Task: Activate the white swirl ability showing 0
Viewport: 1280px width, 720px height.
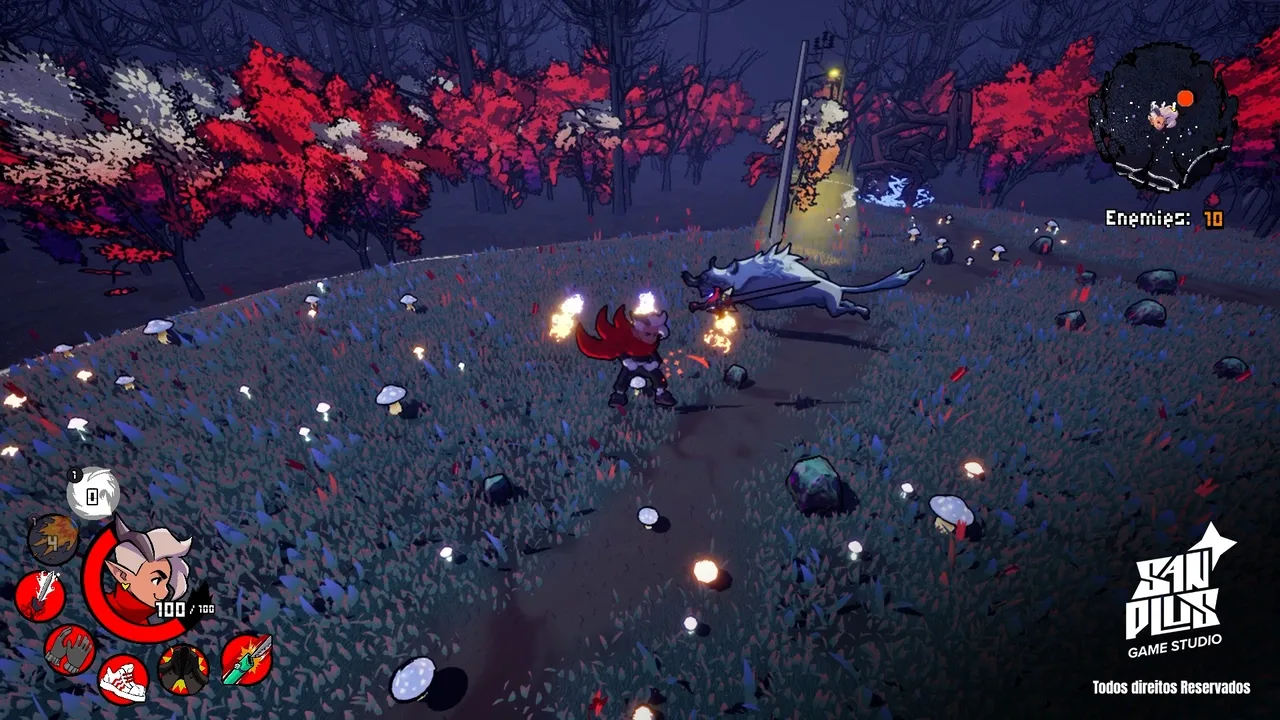Action: (93, 493)
